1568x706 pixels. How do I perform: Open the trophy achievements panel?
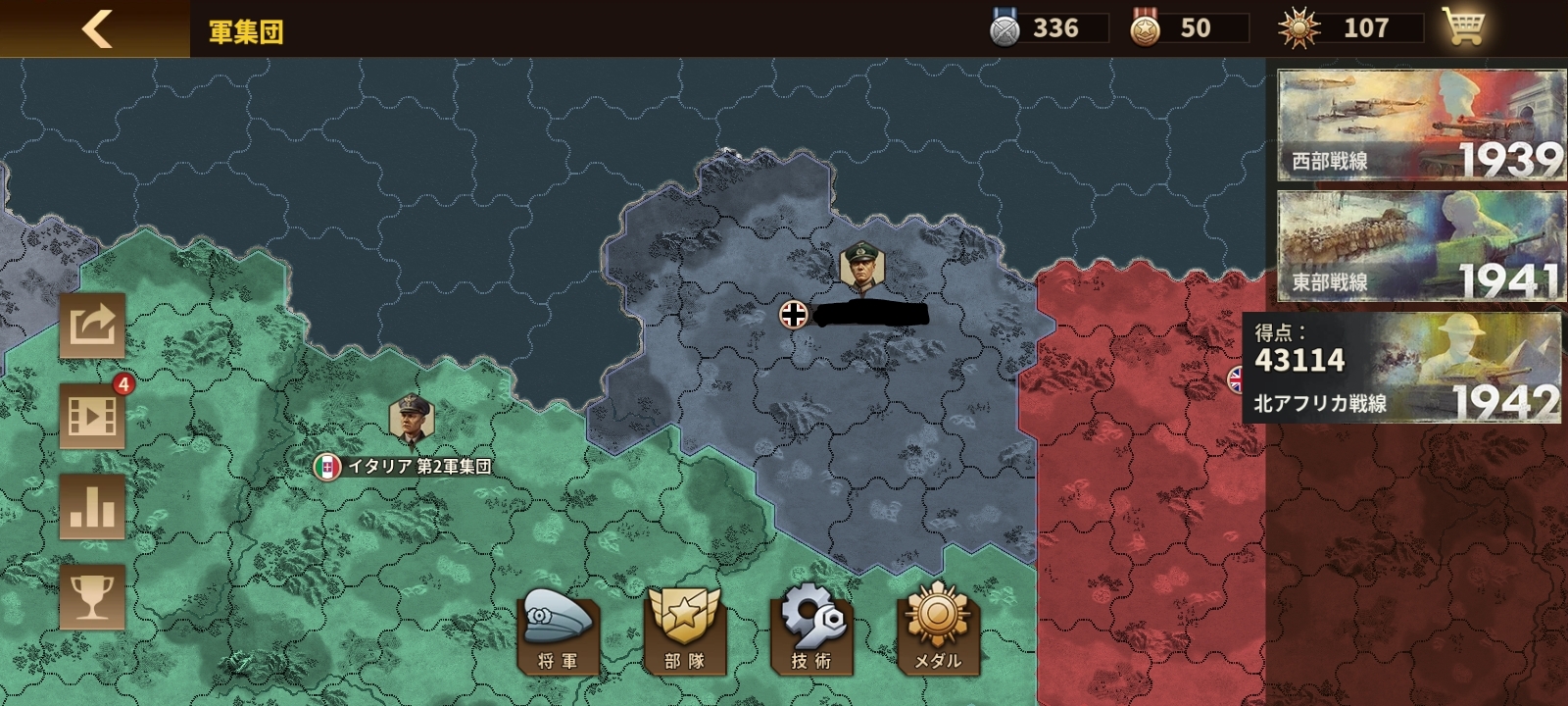click(x=92, y=596)
